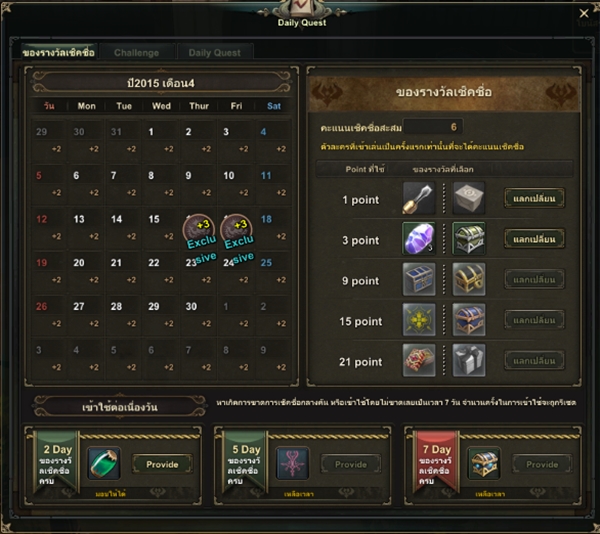Select the dagger 1 point reward icon
600x534 pixels.
[x=417, y=198]
